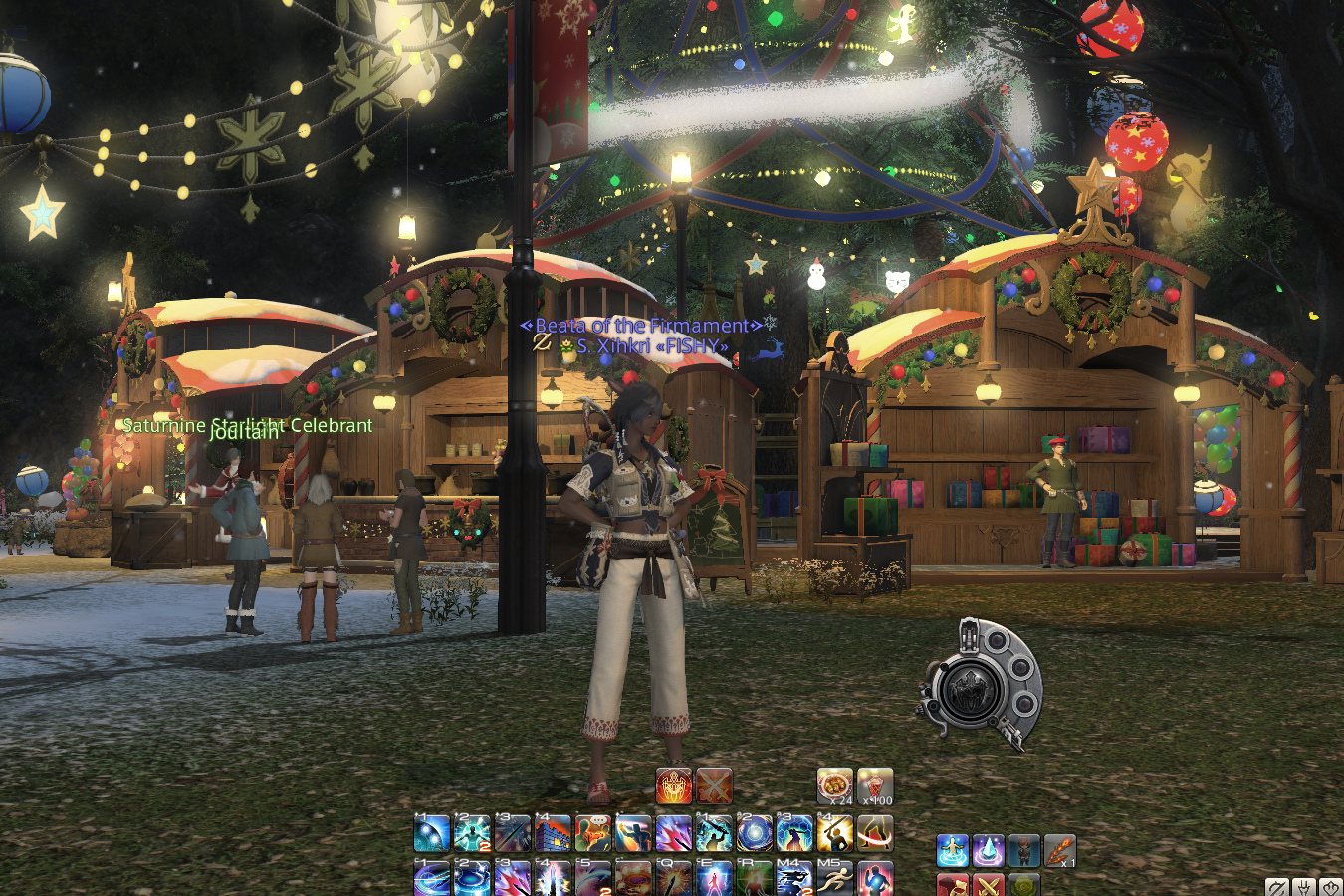Screen dimensions: 1344x896
Task: Activate the green-glow figure ability on R
Action: (x=755, y=879)
